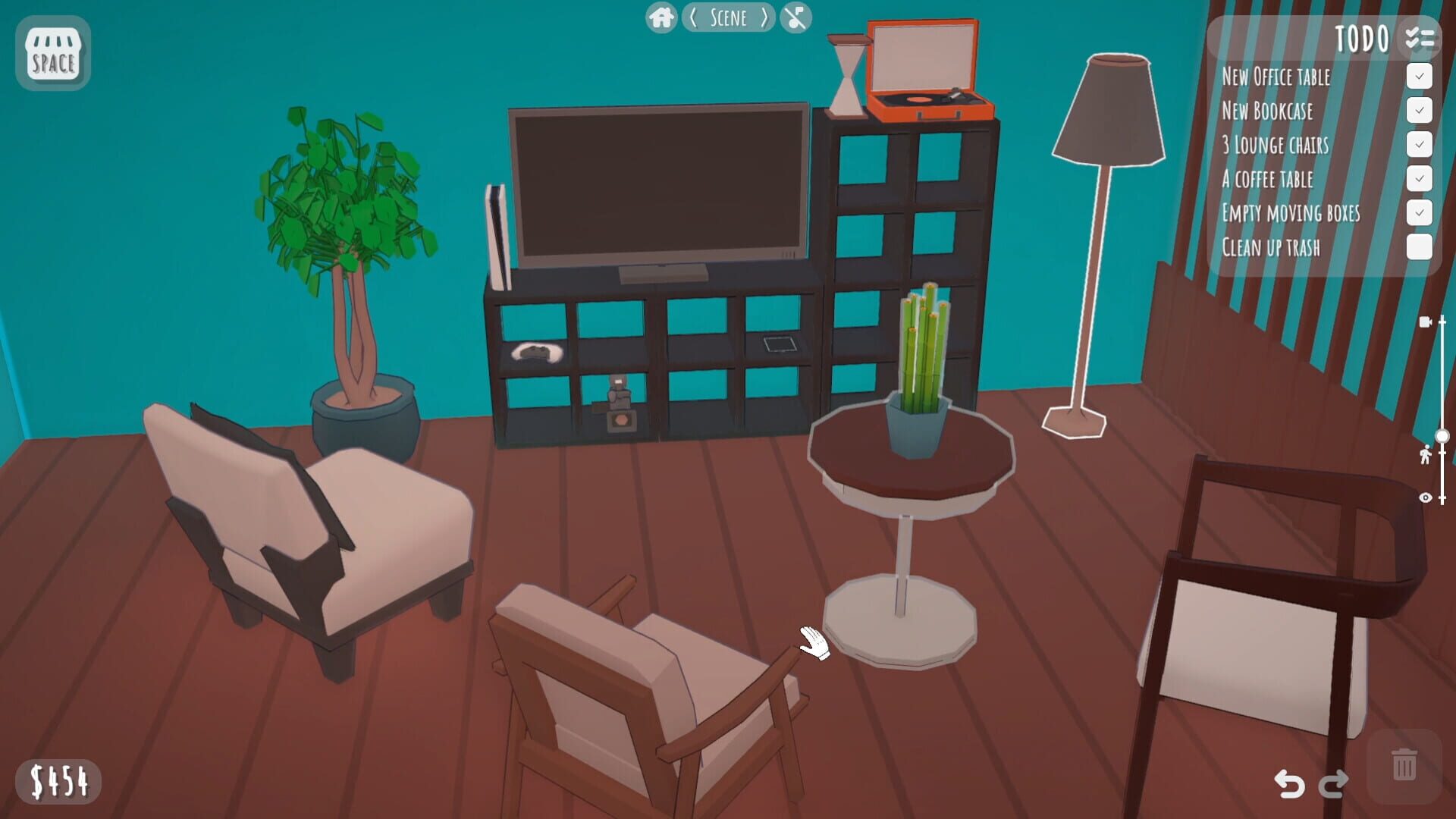Select the walking person view mode icon
Screen dimensions: 1456x819
tap(1426, 456)
